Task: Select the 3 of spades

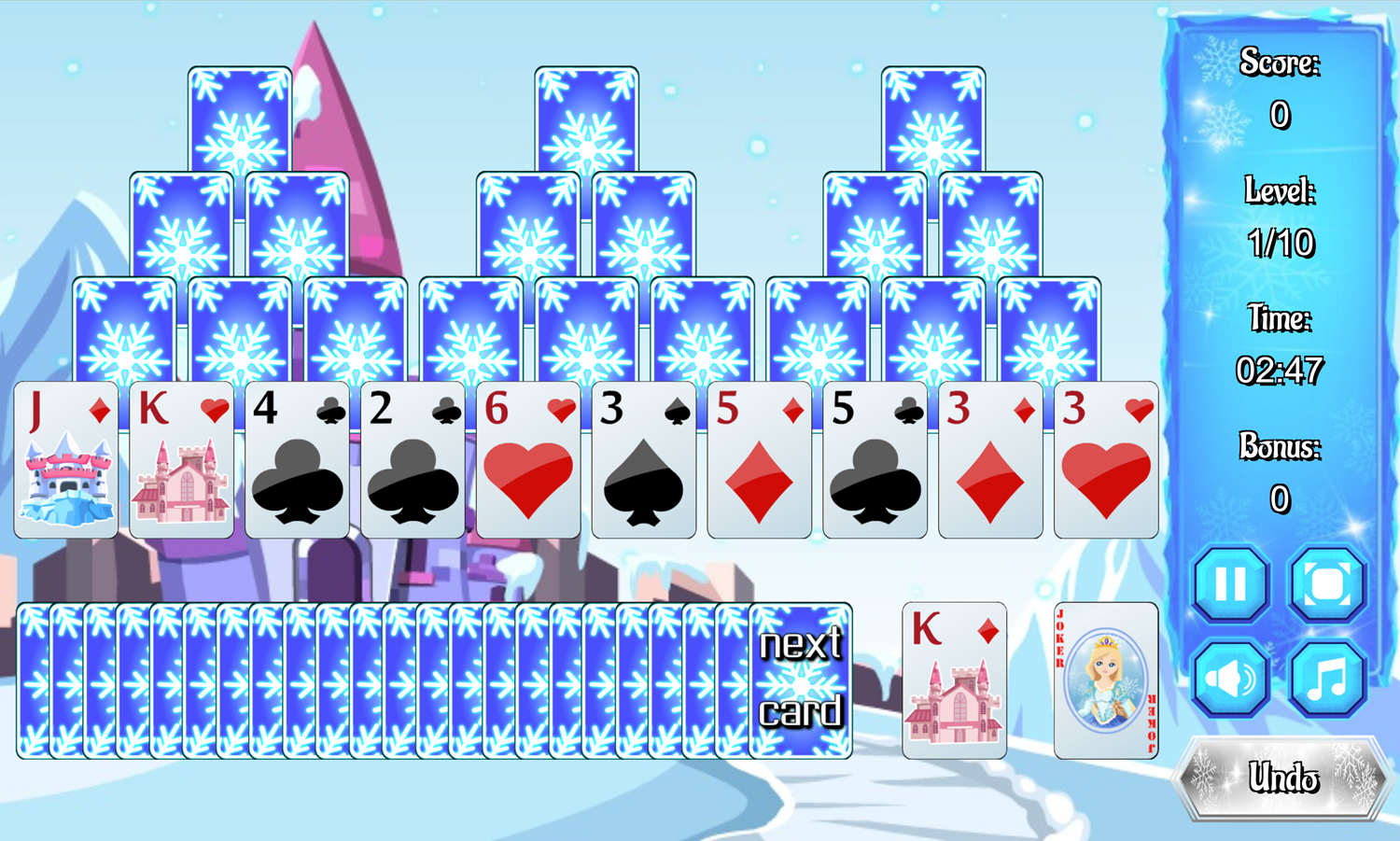Action: (x=644, y=459)
